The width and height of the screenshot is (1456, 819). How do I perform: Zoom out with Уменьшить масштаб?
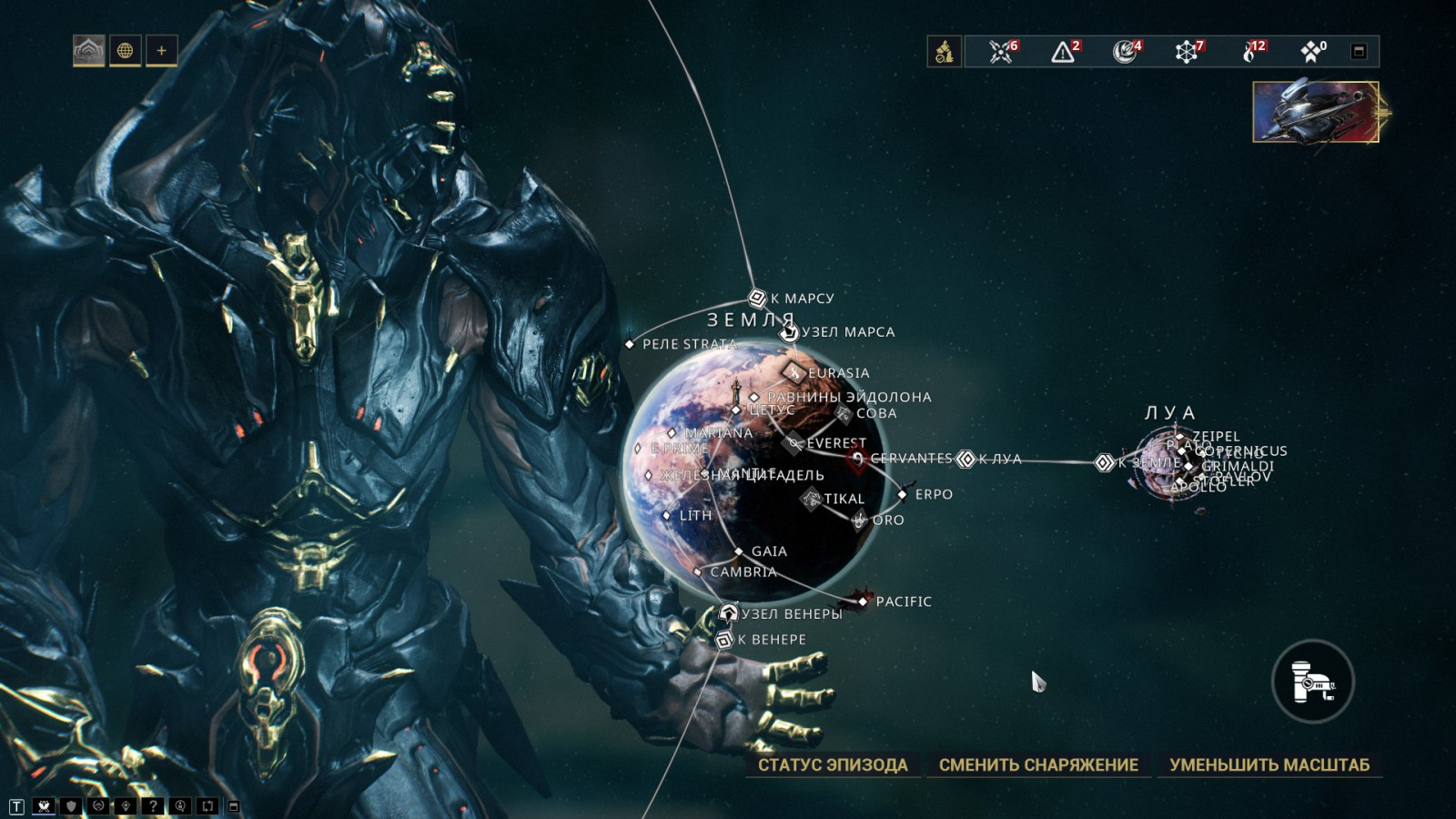coord(1269,764)
